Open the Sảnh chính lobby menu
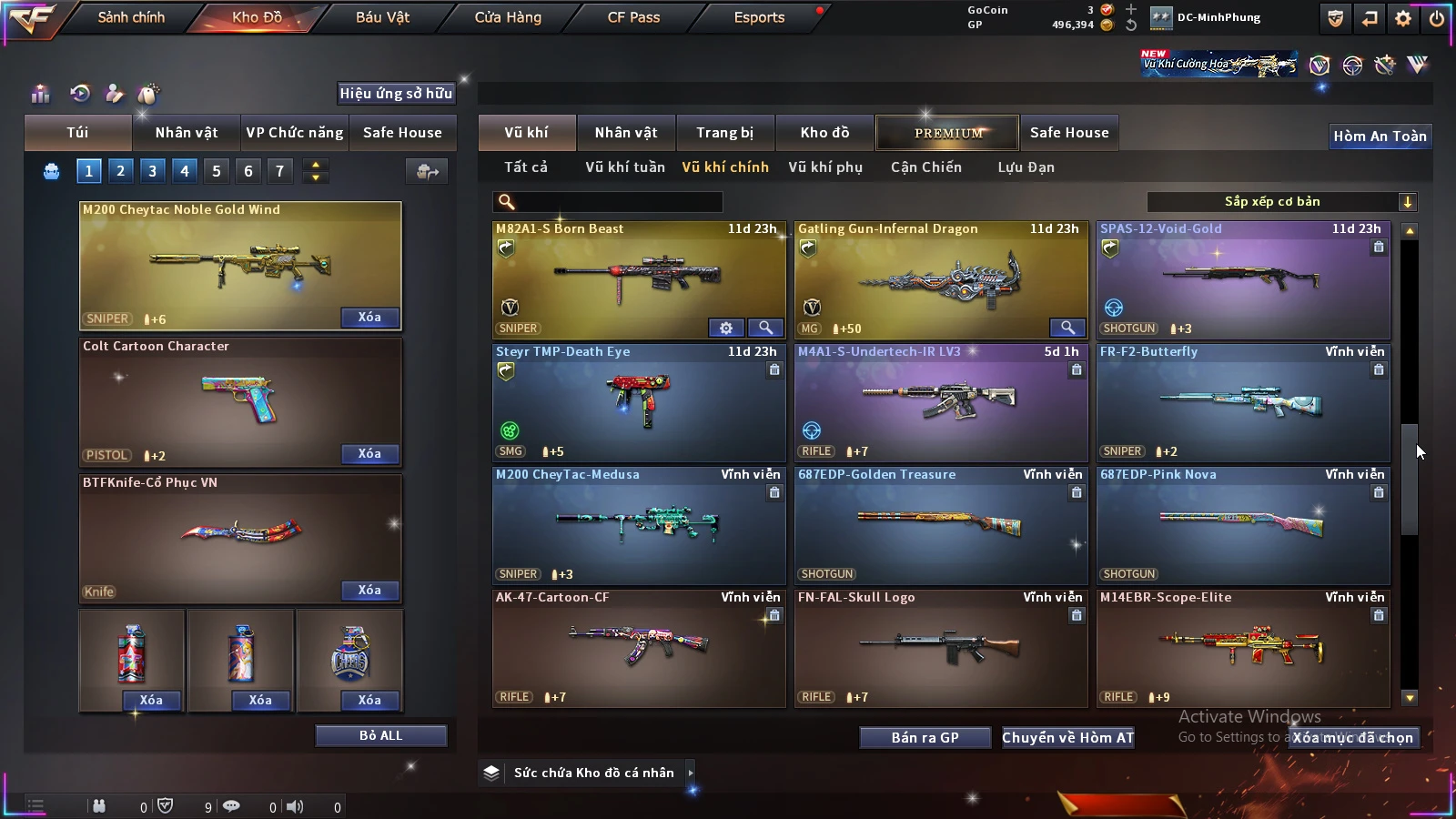Viewport: 1456px width, 819px height. tap(131, 17)
